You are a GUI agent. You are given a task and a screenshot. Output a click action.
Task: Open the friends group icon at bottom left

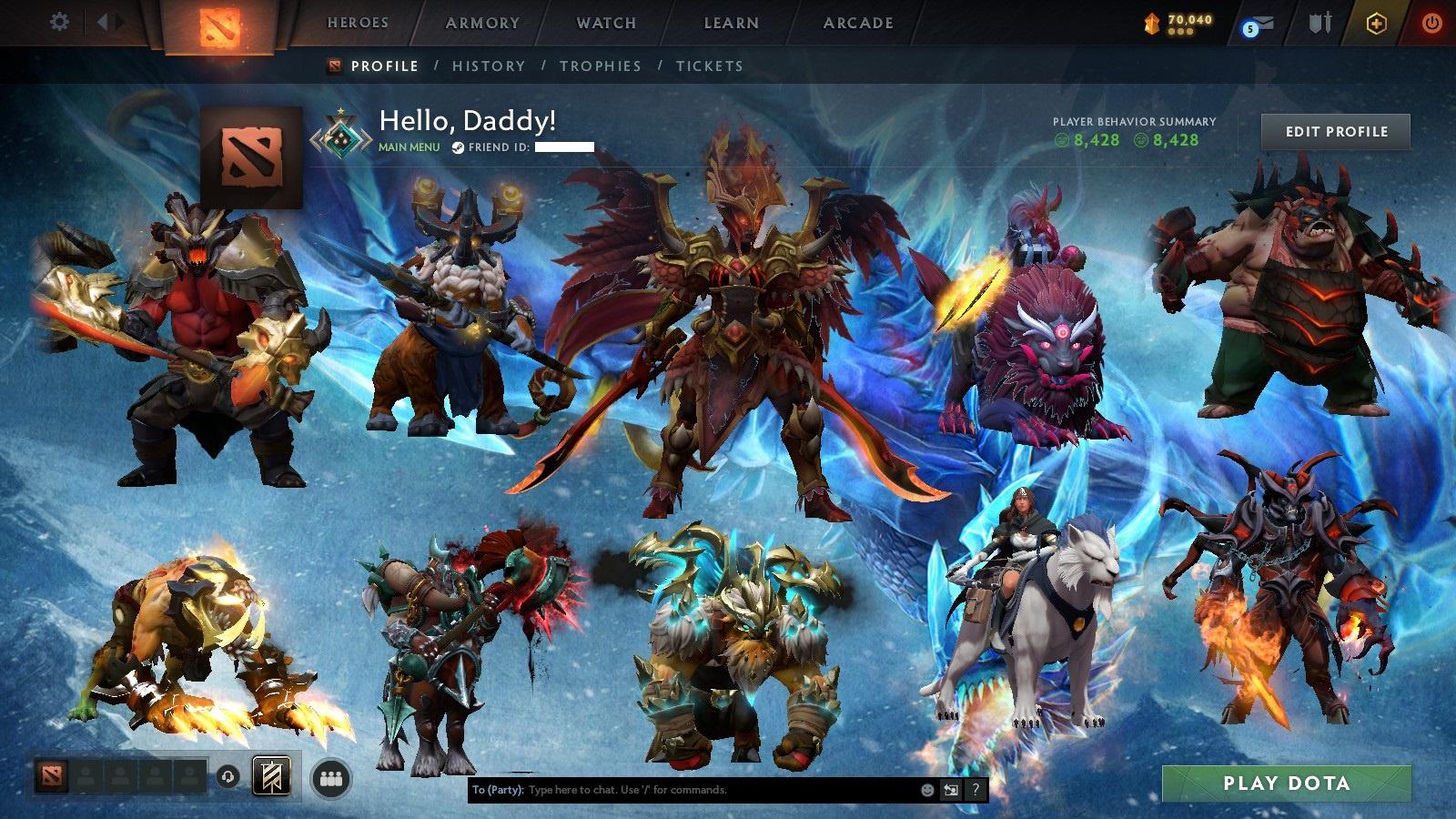tap(332, 778)
